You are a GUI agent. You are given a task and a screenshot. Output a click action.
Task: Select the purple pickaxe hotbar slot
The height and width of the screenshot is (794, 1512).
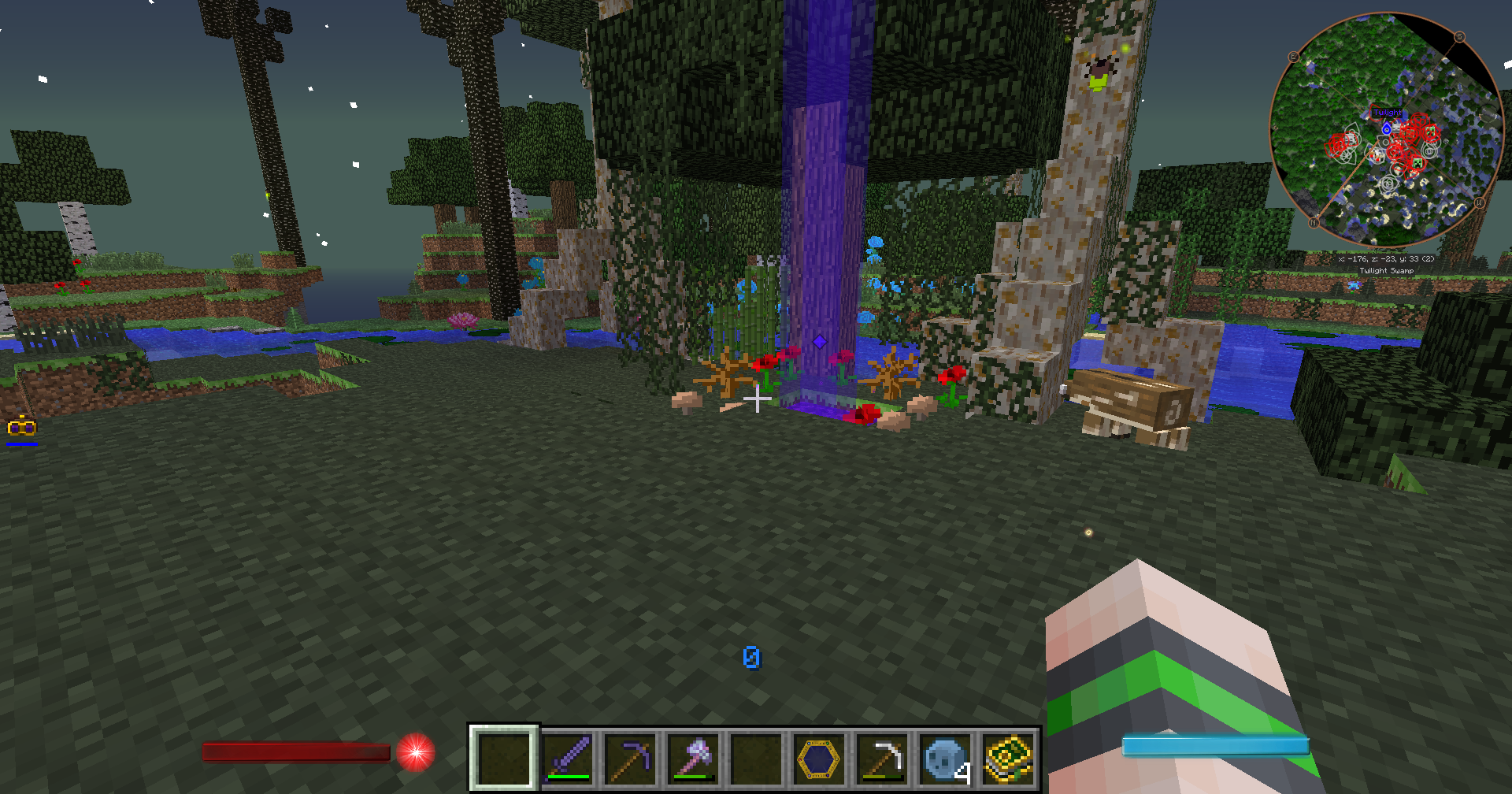pyautogui.click(x=630, y=758)
